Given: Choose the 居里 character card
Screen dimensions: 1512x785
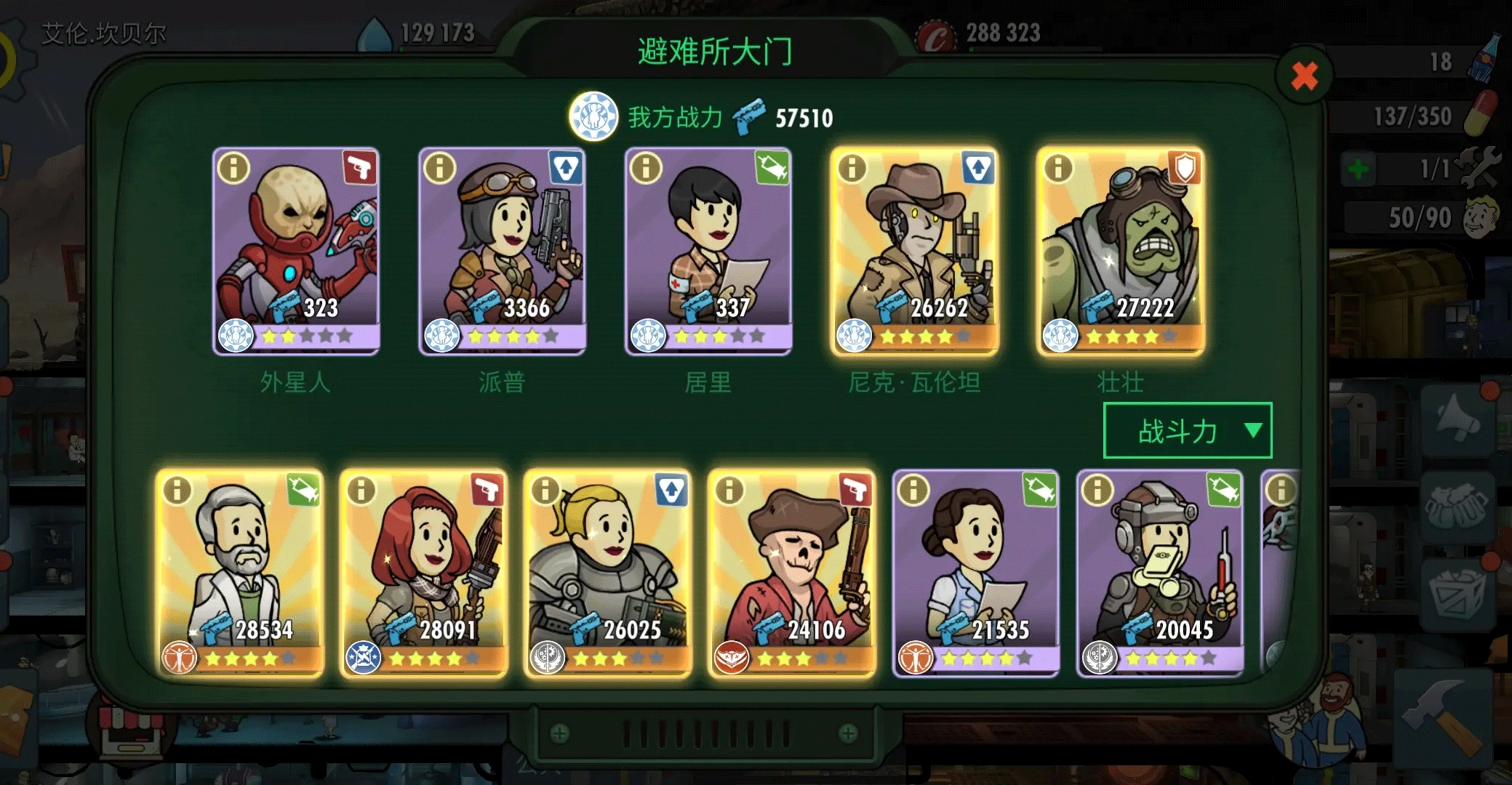Looking at the screenshot, I should point(708,251).
